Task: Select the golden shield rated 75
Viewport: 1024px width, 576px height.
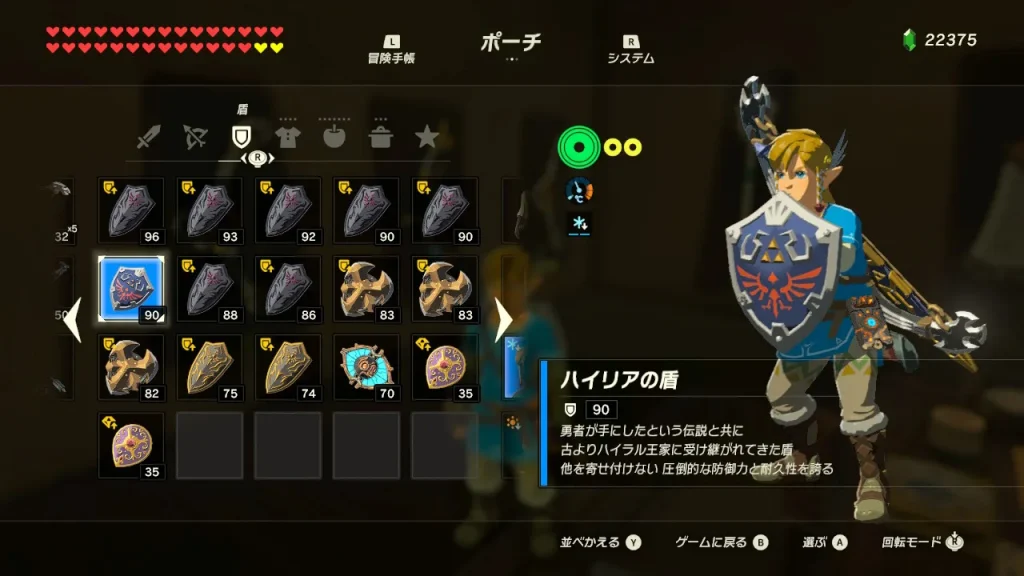Action: [x=209, y=366]
